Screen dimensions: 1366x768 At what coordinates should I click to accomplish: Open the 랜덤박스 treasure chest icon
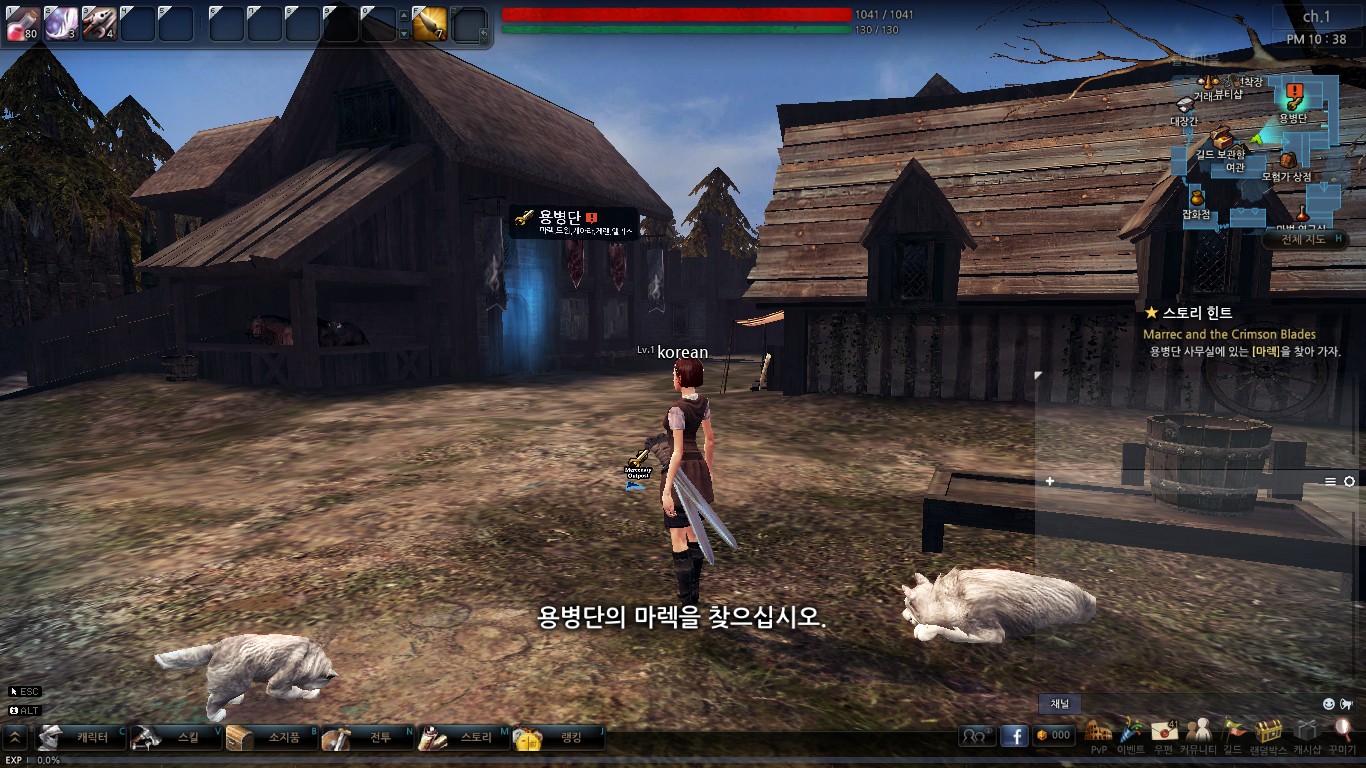(1269, 733)
